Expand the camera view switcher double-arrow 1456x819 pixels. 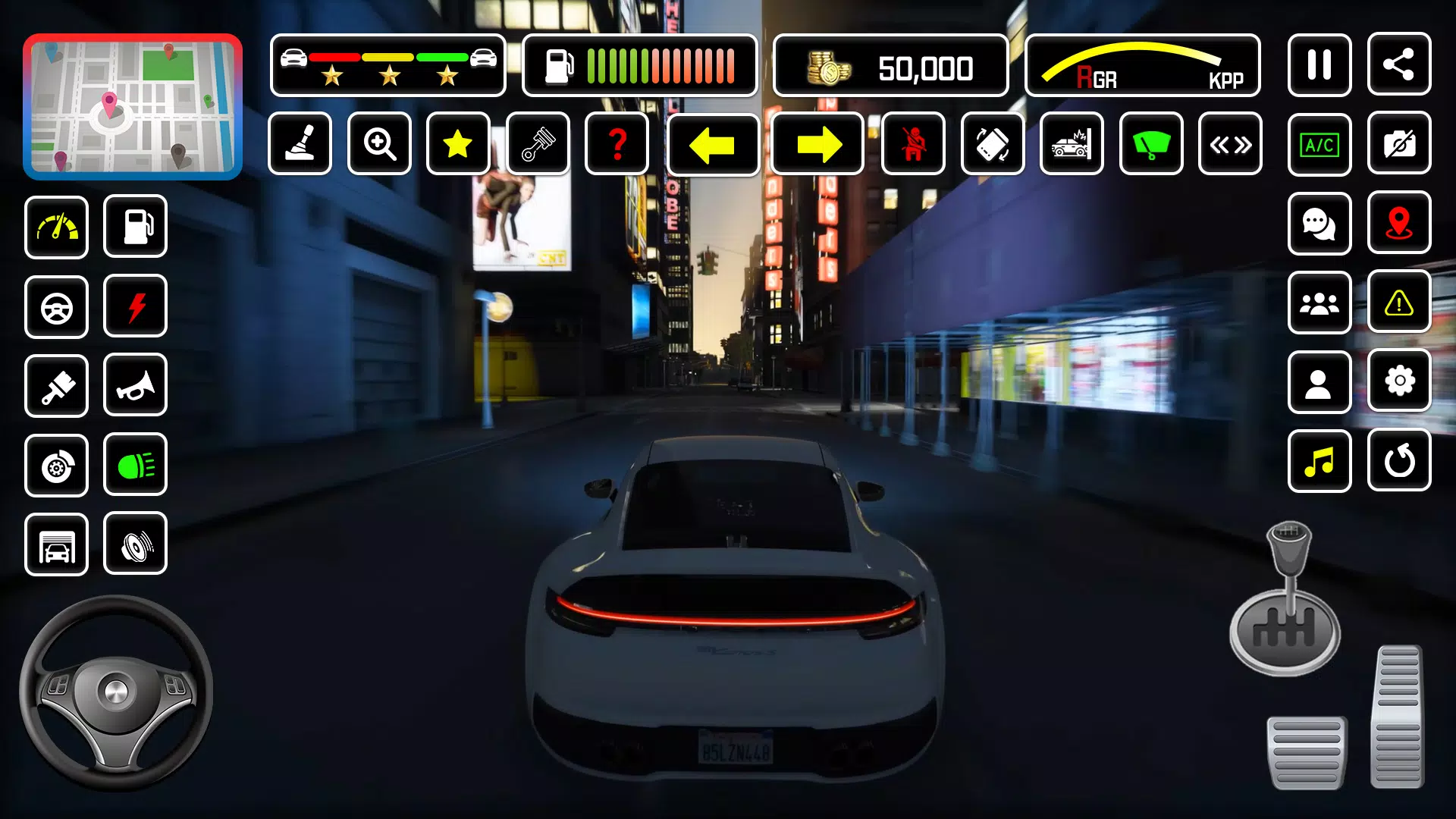click(x=1230, y=144)
